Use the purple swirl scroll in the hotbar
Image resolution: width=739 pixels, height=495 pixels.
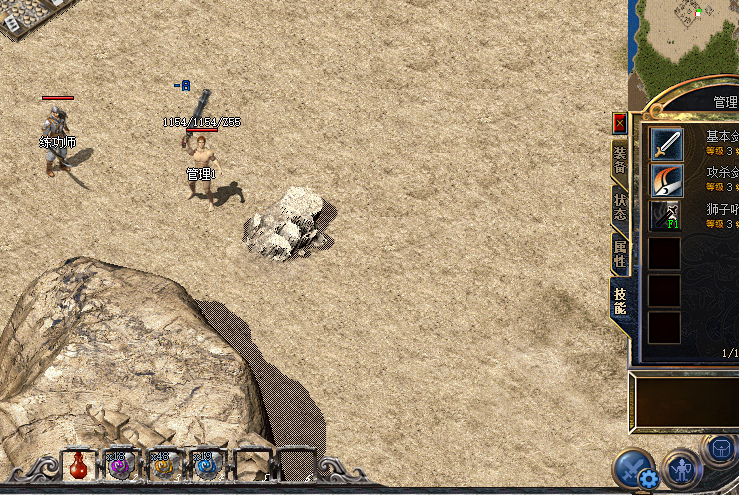(119, 466)
